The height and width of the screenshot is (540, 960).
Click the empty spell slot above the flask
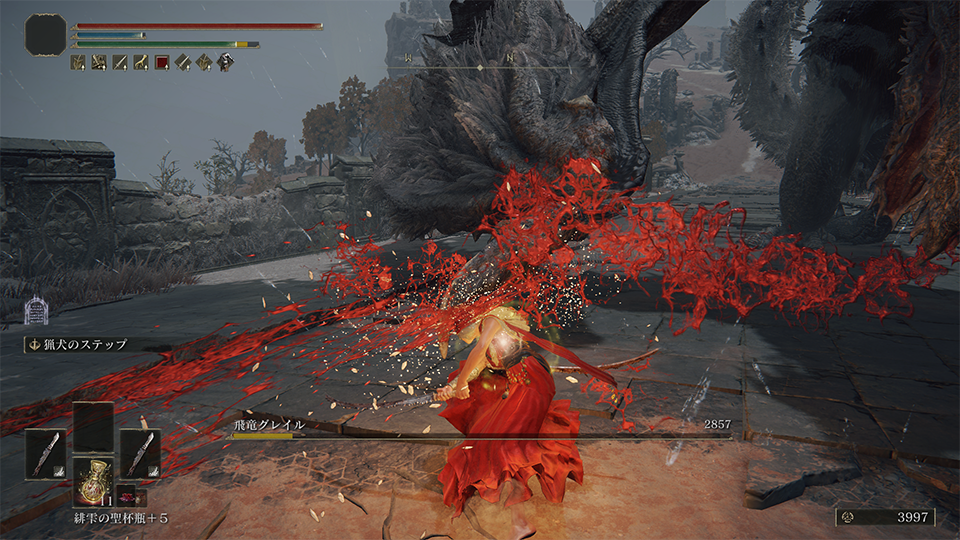(x=93, y=427)
